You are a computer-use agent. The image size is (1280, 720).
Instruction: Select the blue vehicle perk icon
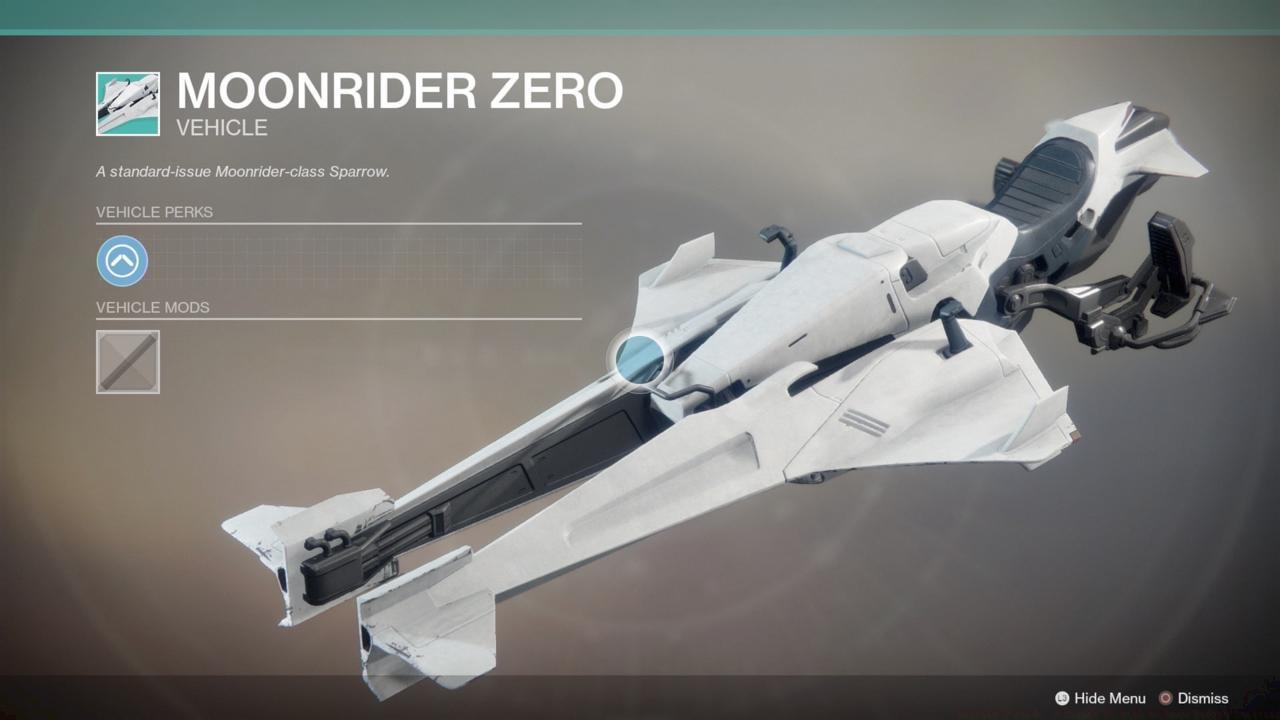(122, 262)
